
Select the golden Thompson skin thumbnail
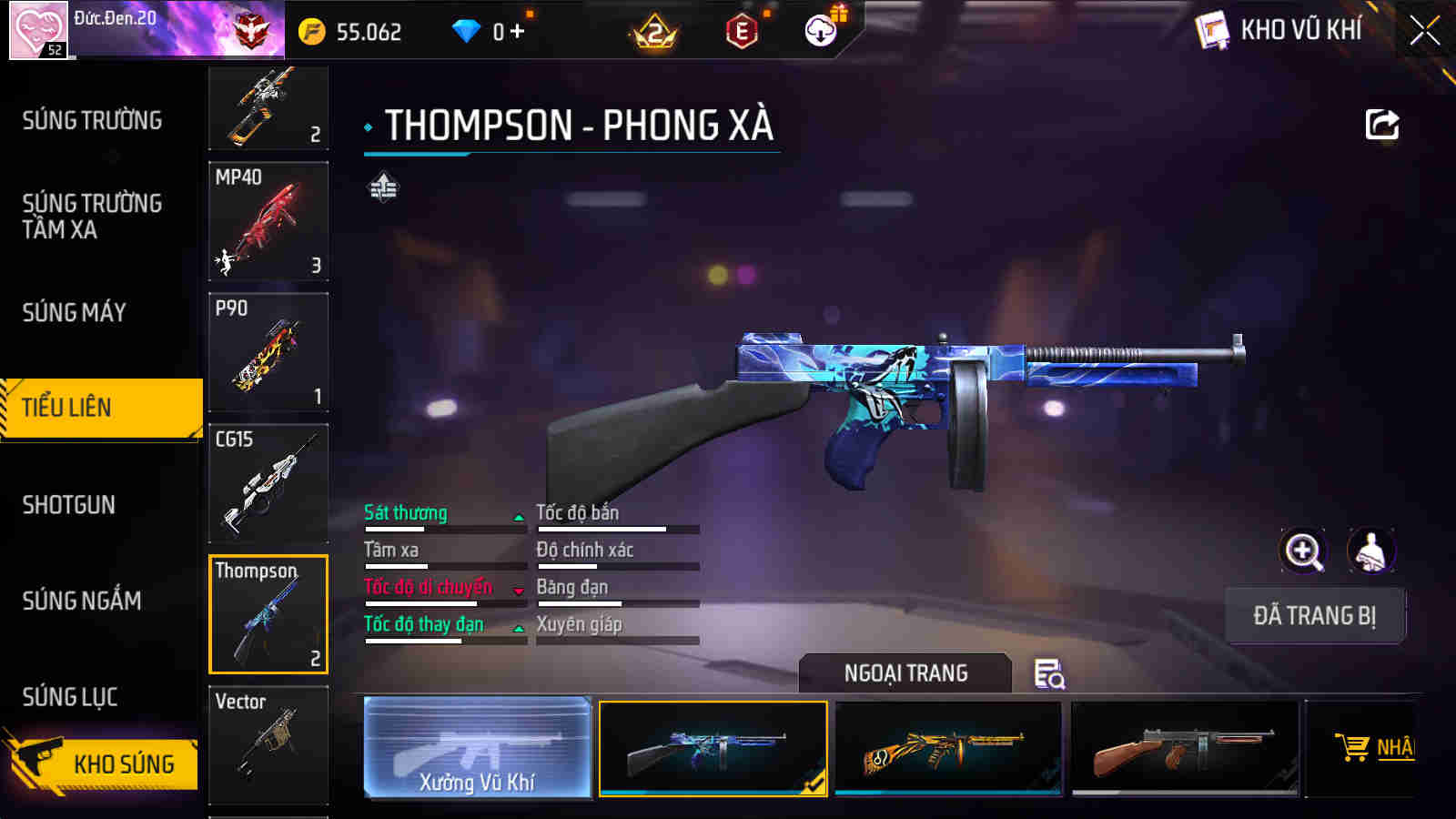point(946,748)
